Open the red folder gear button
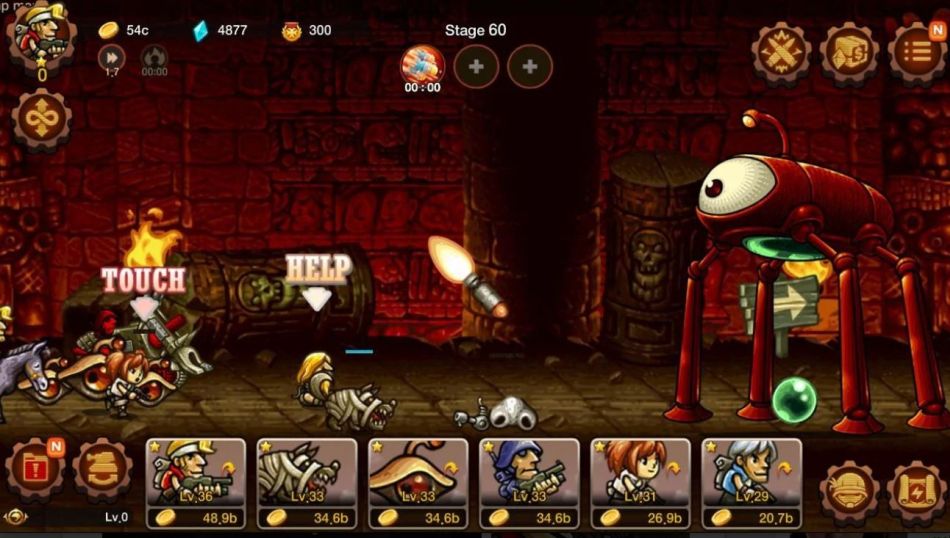 coord(36,470)
